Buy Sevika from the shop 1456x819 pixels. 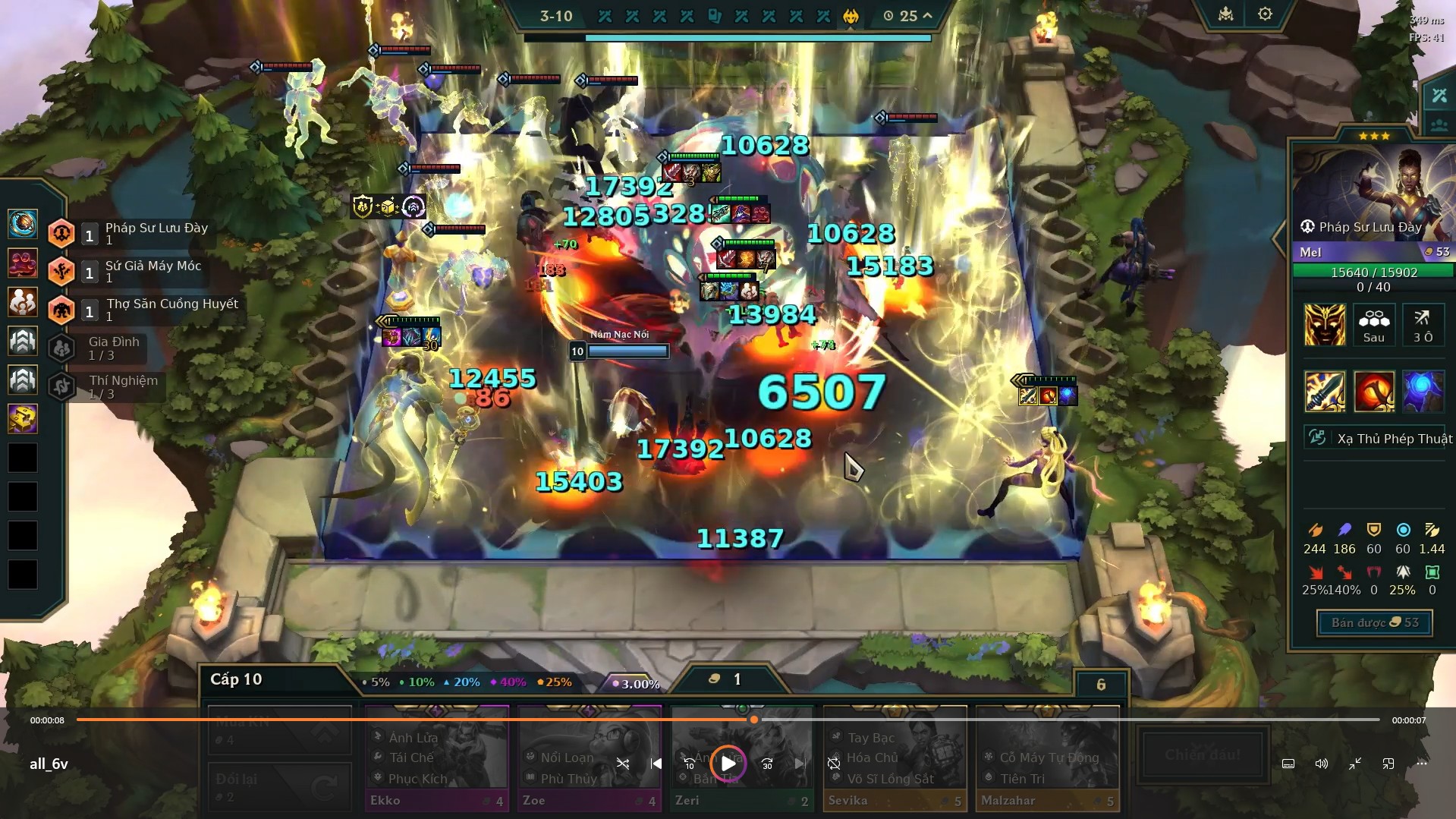click(895, 758)
